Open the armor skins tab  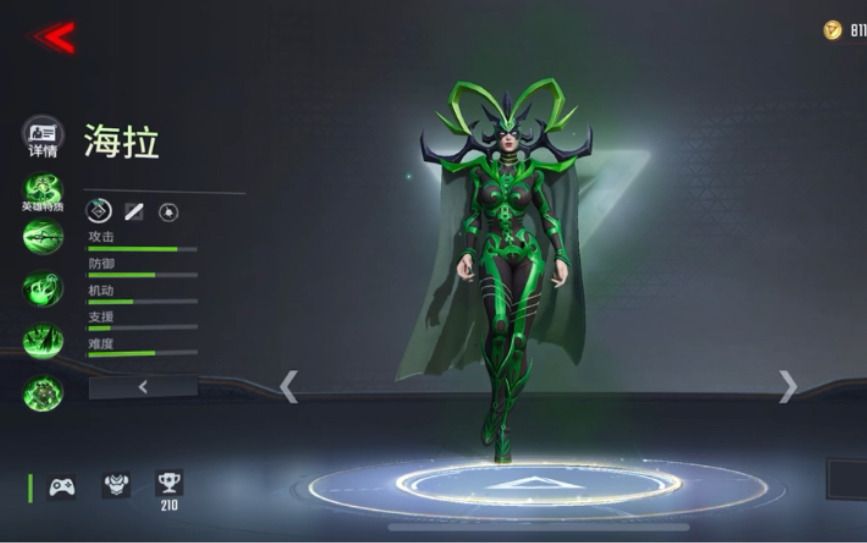116,485
